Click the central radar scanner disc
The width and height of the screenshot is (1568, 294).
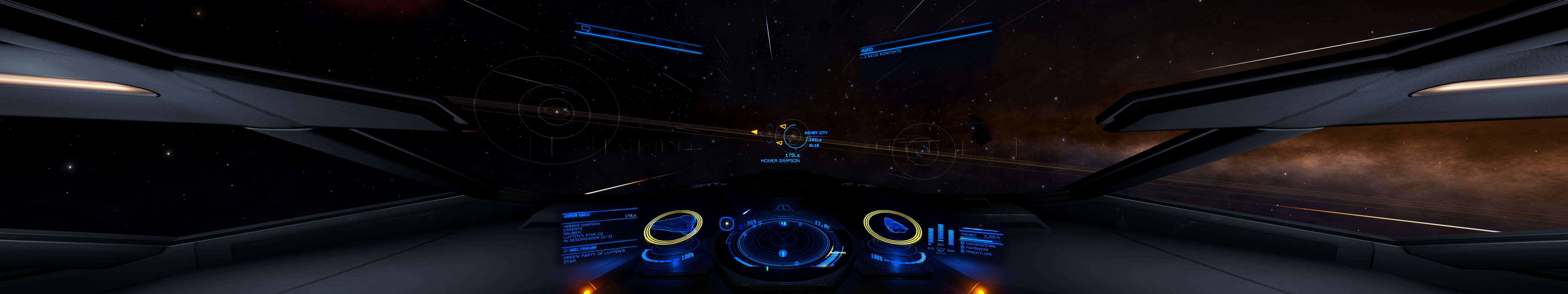[x=783, y=242]
